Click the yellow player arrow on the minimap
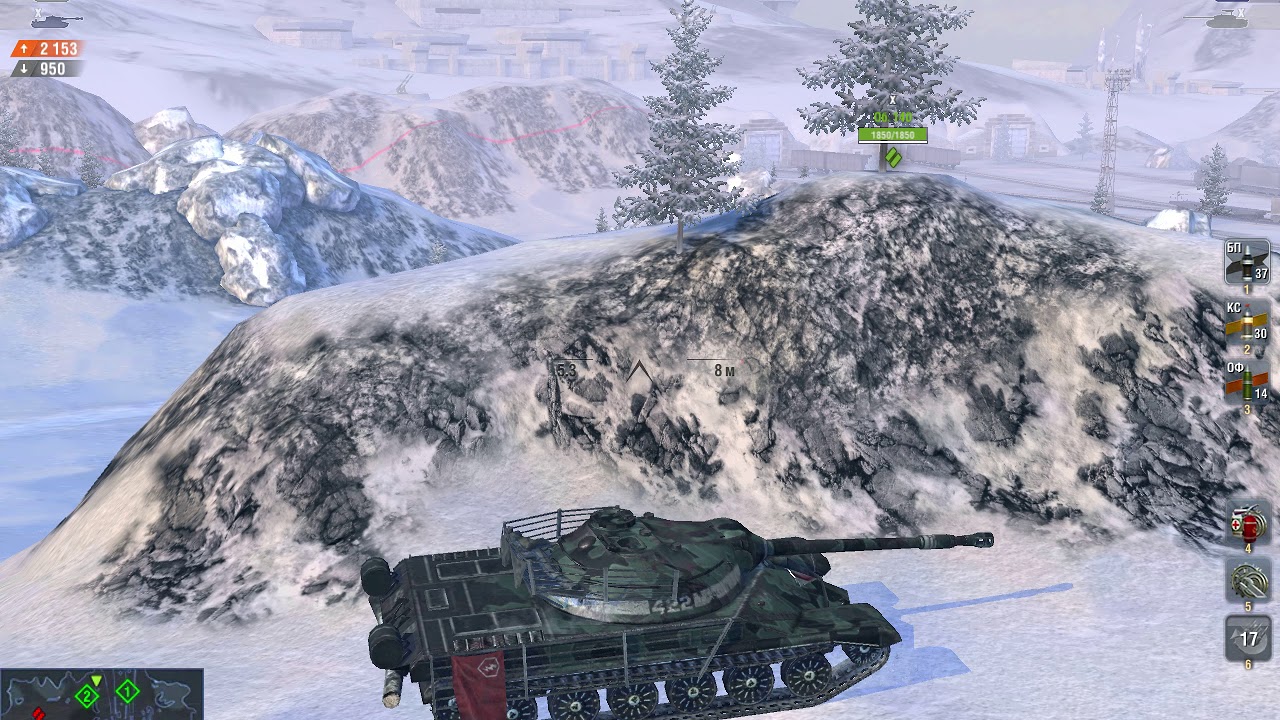This screenshot has height=720, width=1280. tap(96, 679)
